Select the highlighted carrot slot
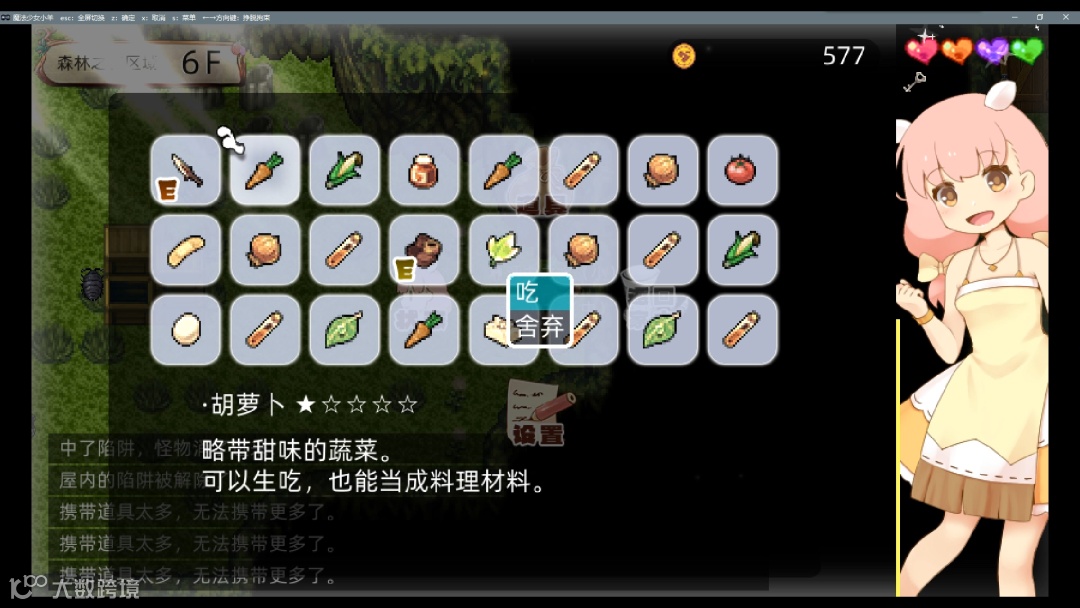The height and width of the screenshot is (608, 1080). coord(265,171)
